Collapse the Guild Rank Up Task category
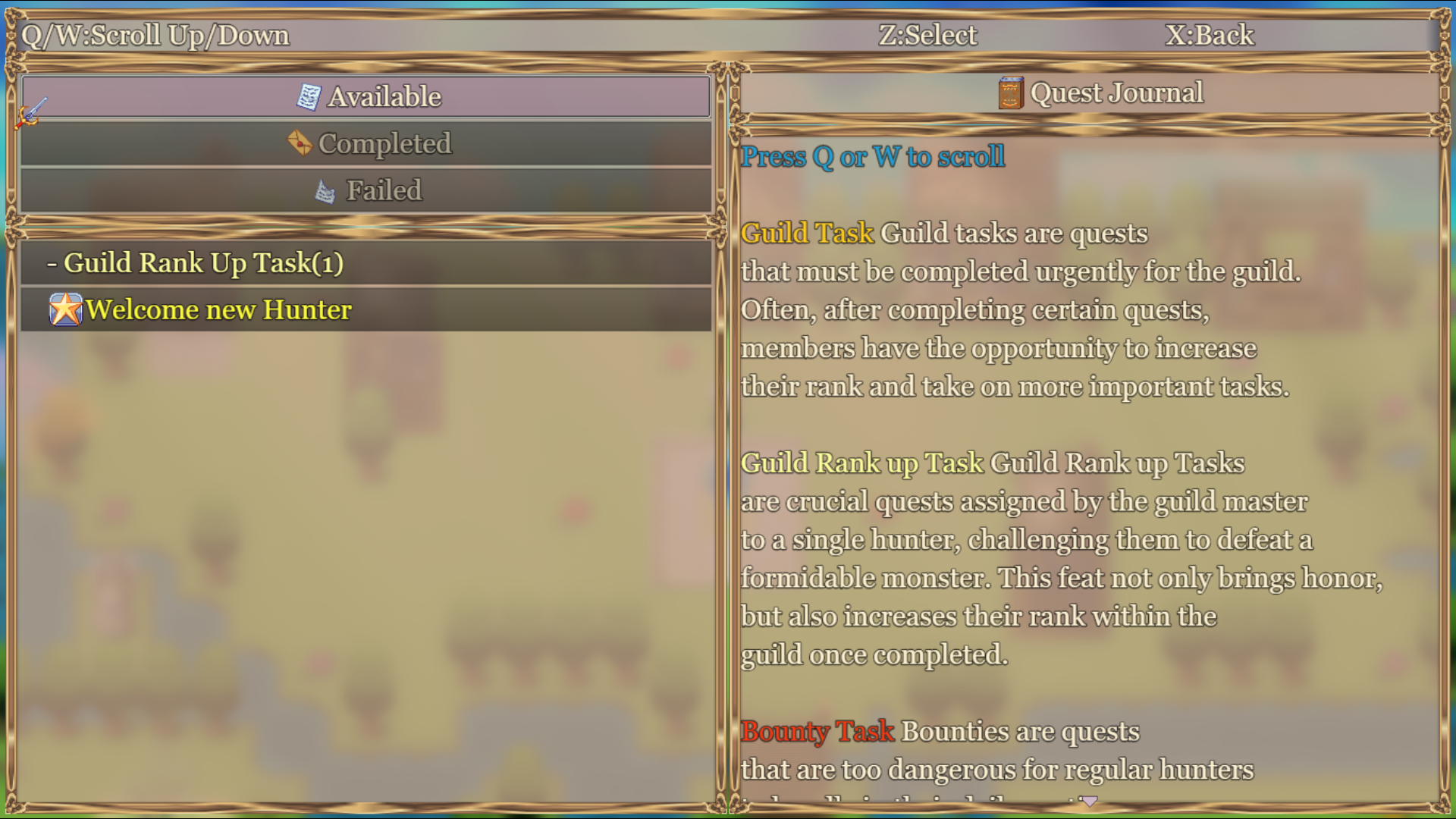Screen dimensions: 1456x819 [x=205, y=263]
